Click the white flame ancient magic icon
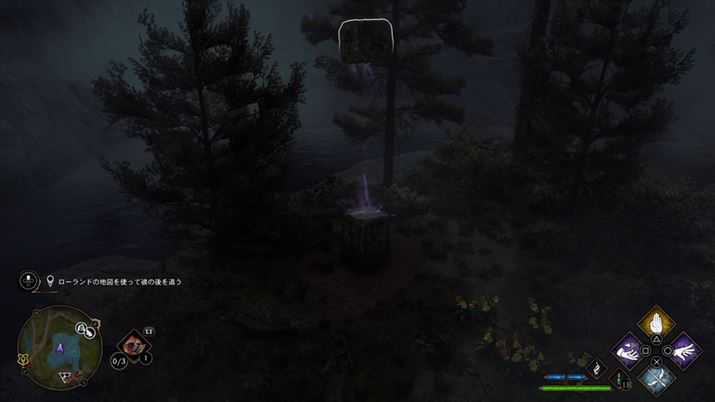The height and width of the screenshot is (402, 715). (x=596, y=368)
